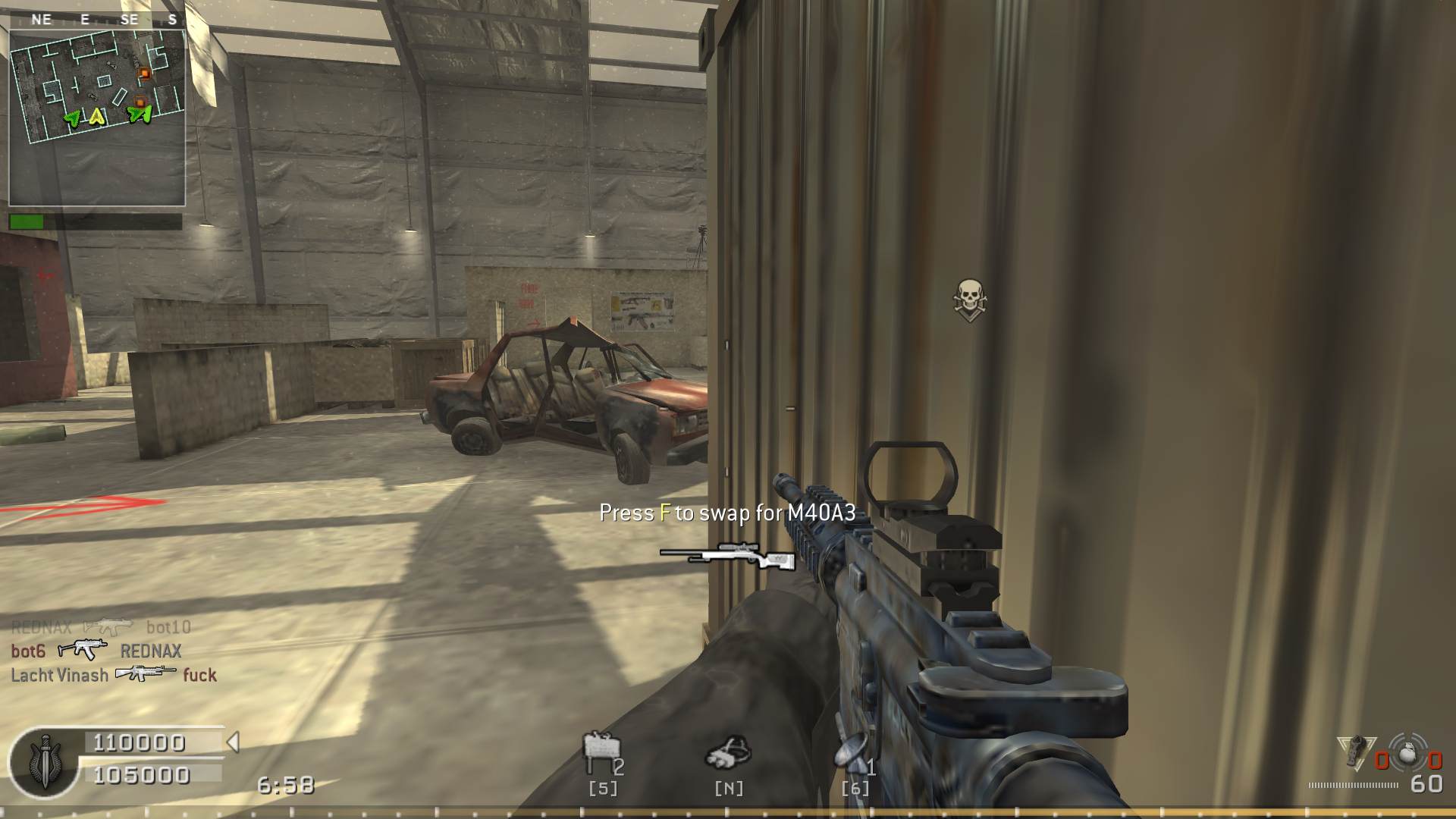Screen dimensions: 1456x819
Task: Click the compass strip above the minimap
Action: click(x=97, y=20)
